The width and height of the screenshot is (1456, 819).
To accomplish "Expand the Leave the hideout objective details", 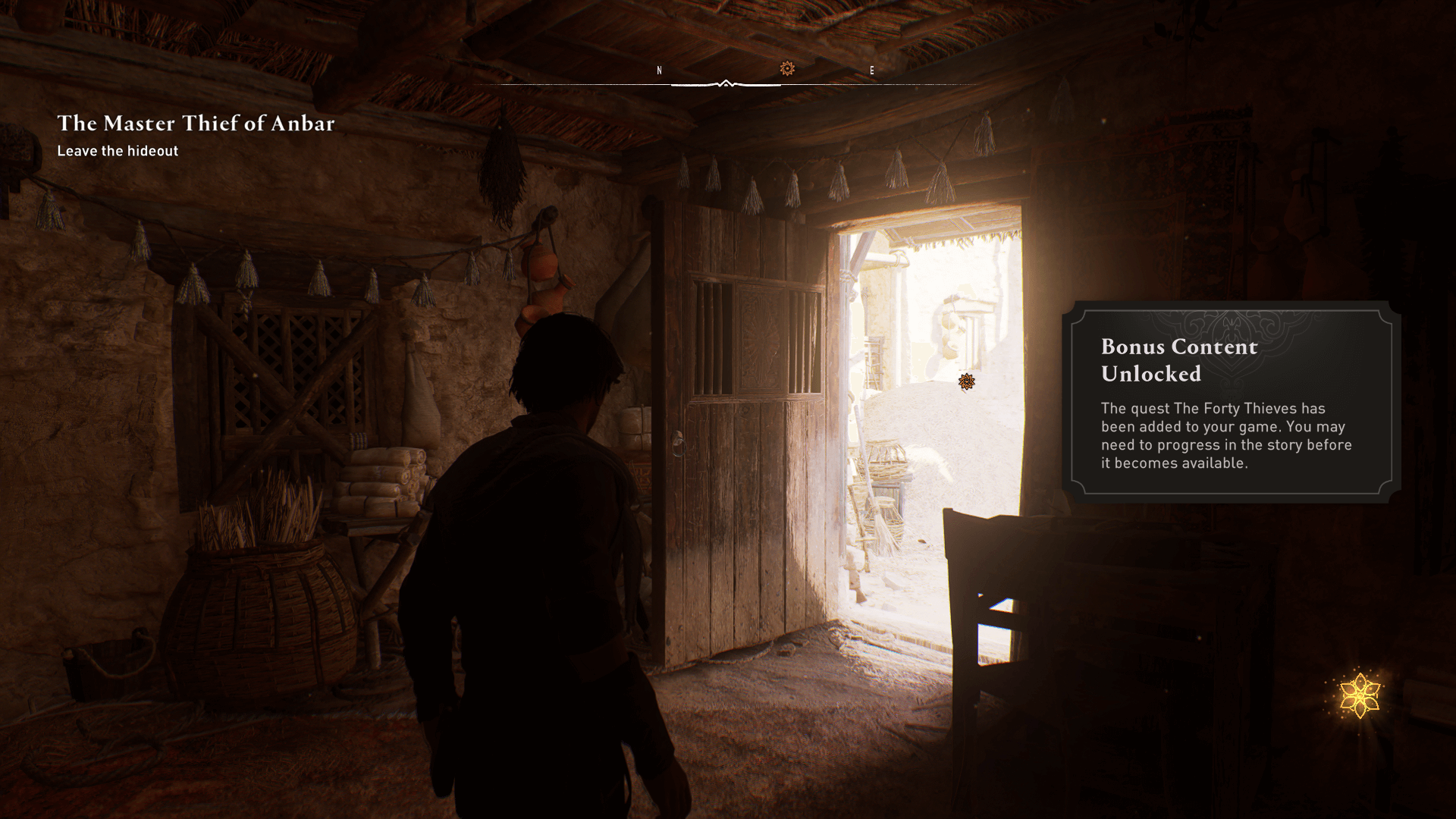I will tap(118, 151).
